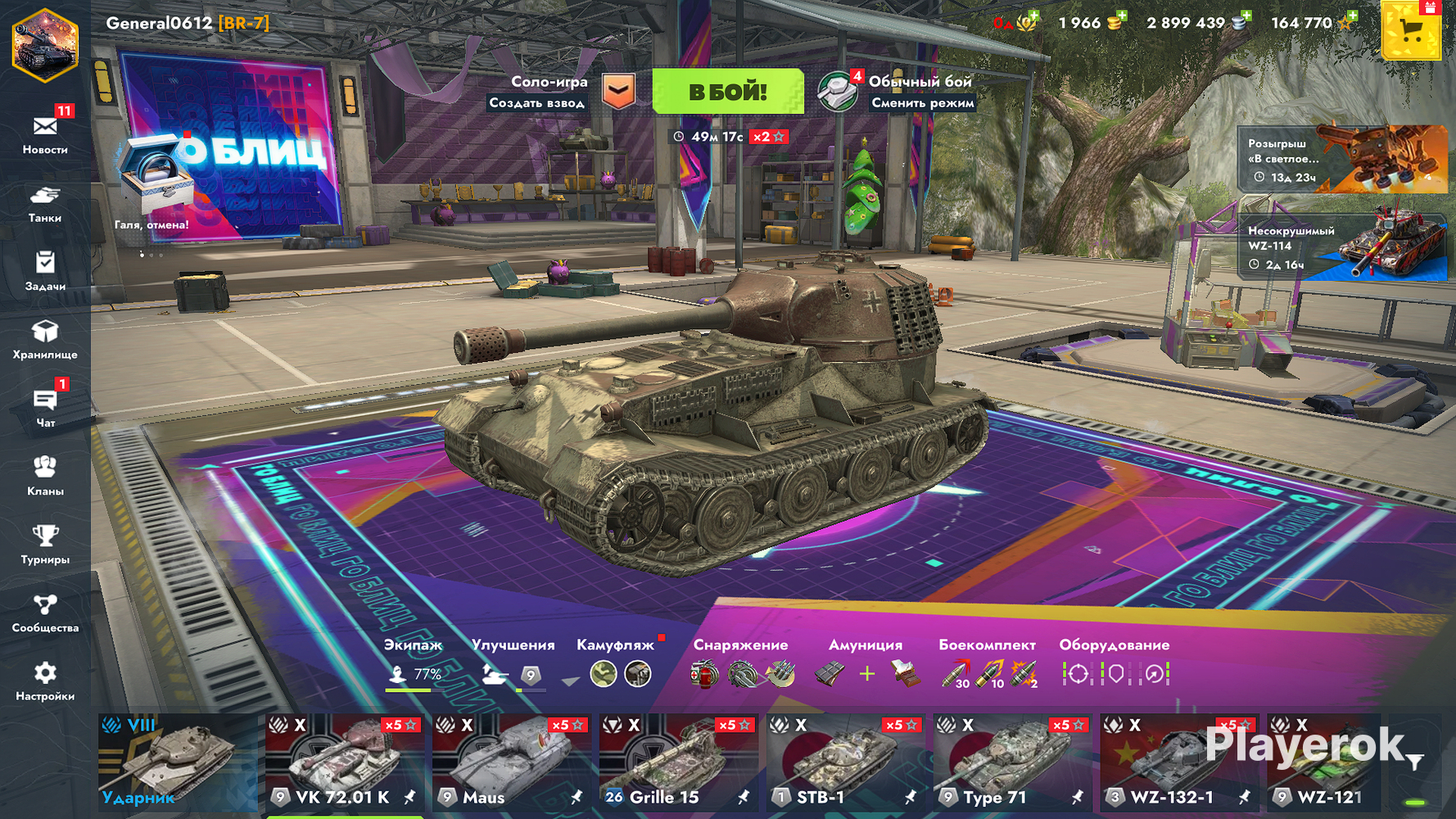Open the Турниры tournaments page

pos(45,545)
